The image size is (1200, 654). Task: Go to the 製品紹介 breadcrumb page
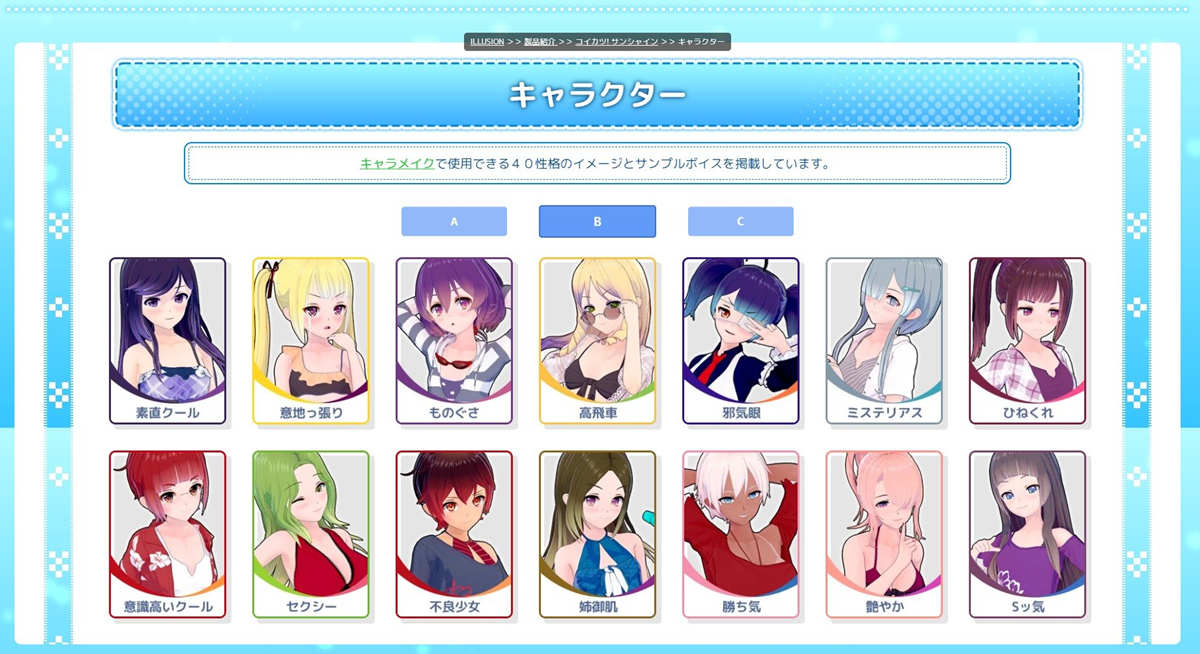pyautogui.click(x=541, y=42)
